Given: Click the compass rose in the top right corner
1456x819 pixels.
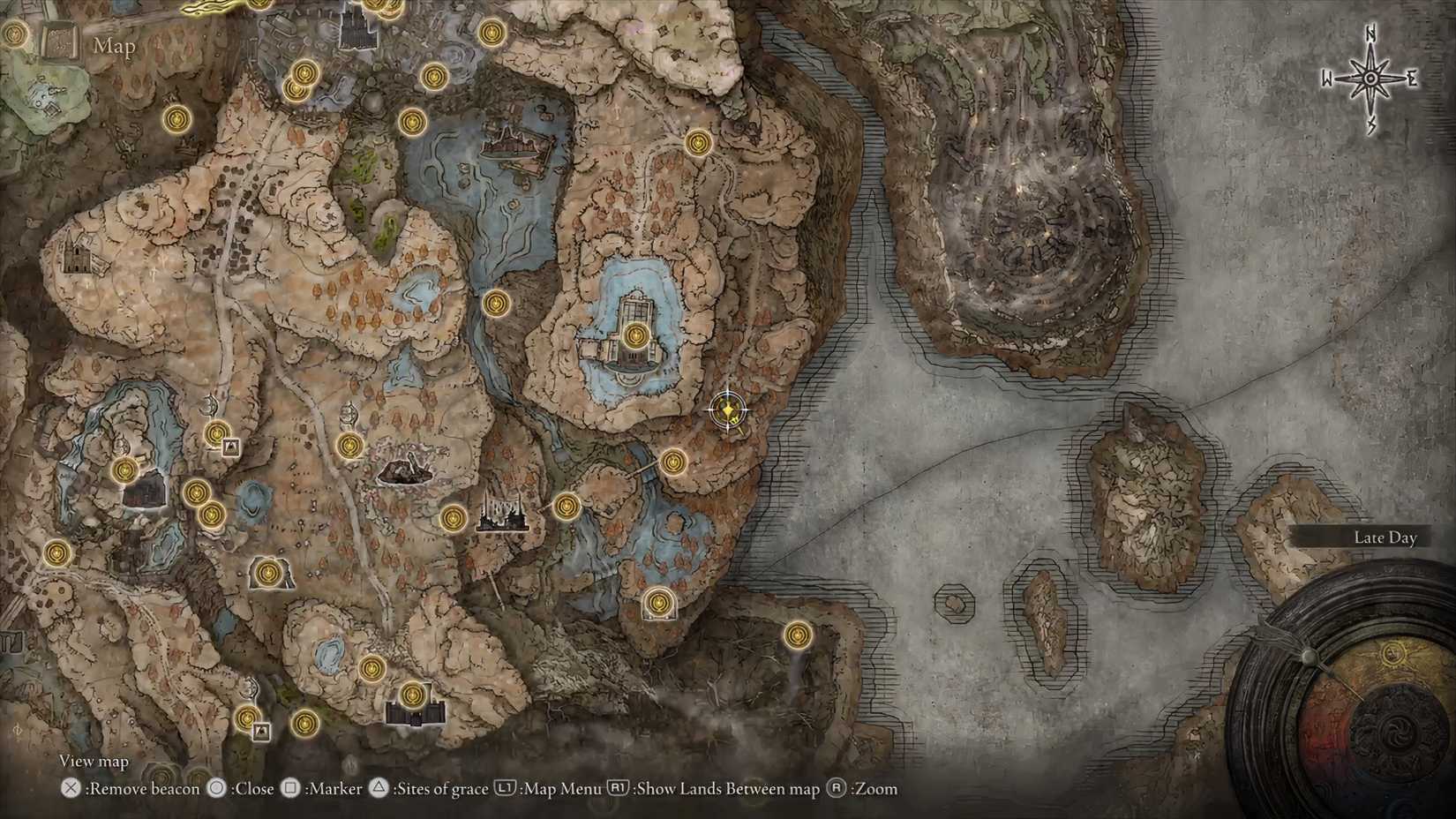Looking at the screenshot, I should tap(1369, 78).
